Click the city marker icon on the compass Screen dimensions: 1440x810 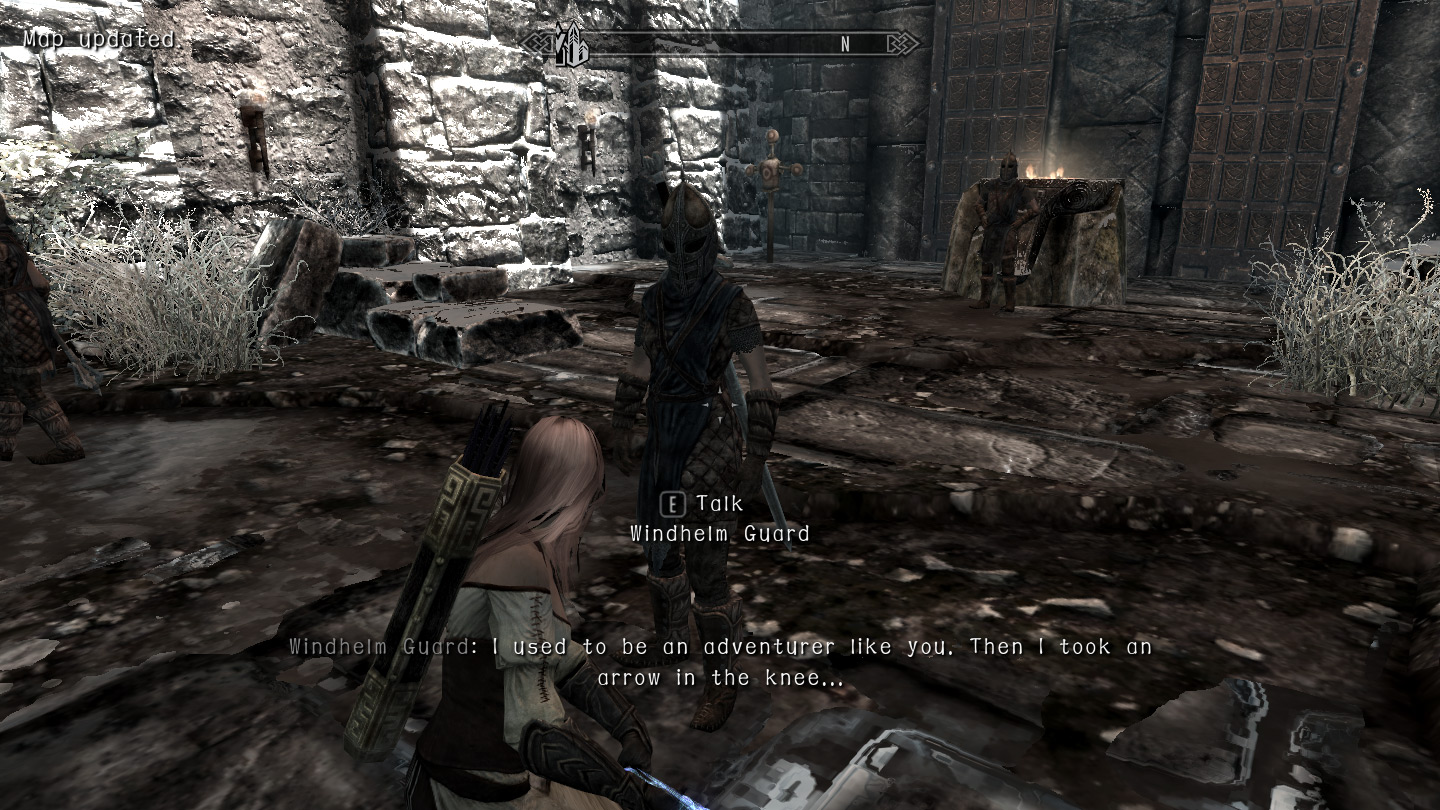tap(570, 44)
